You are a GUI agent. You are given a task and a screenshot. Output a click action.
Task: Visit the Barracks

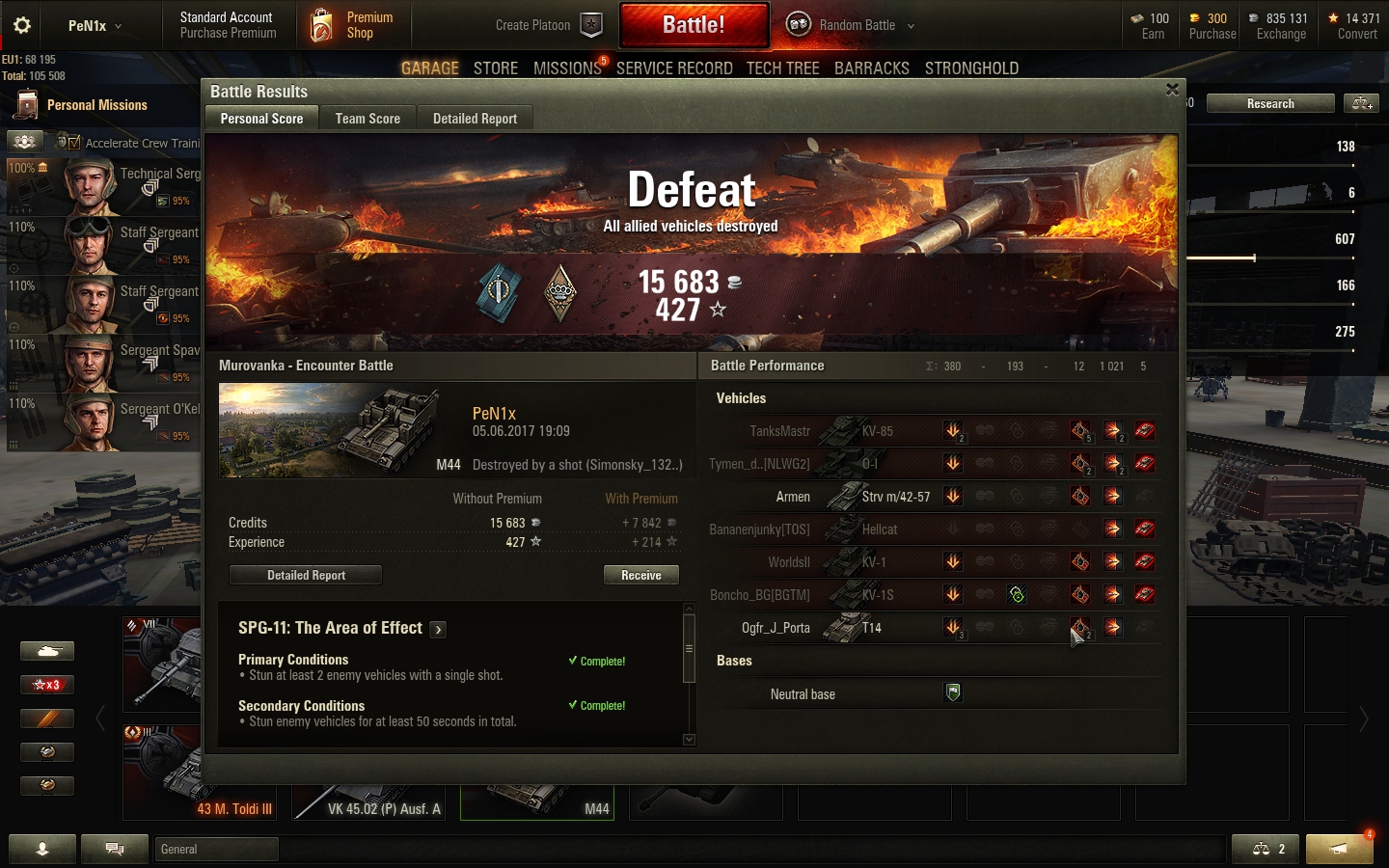pyautogui.click(x=871, y=68)
